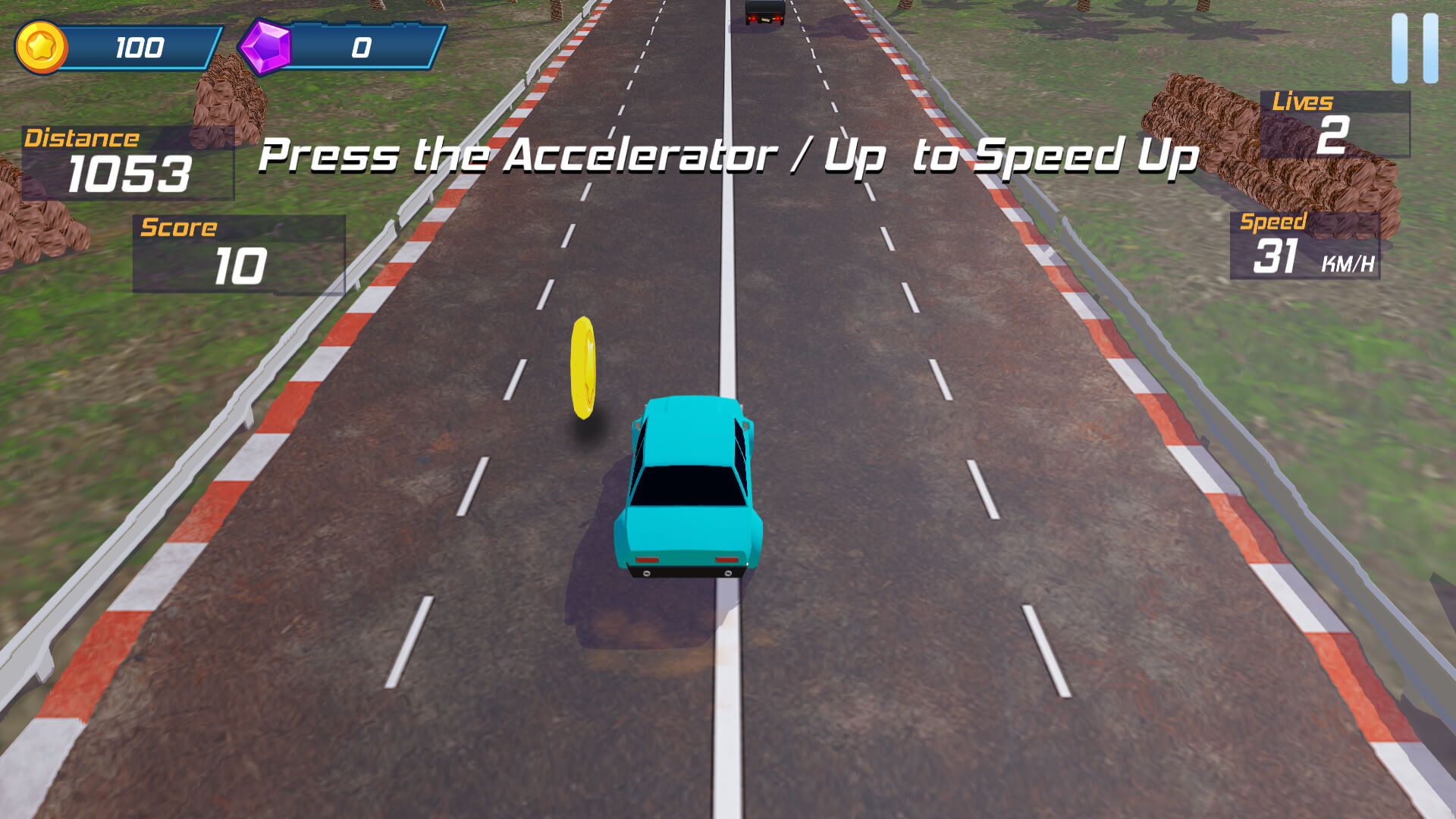This screenshot has height=819, width=1456.
Task: Click the accelerator tutorial message
Action: pyautogui.click(x=728, y=155)
